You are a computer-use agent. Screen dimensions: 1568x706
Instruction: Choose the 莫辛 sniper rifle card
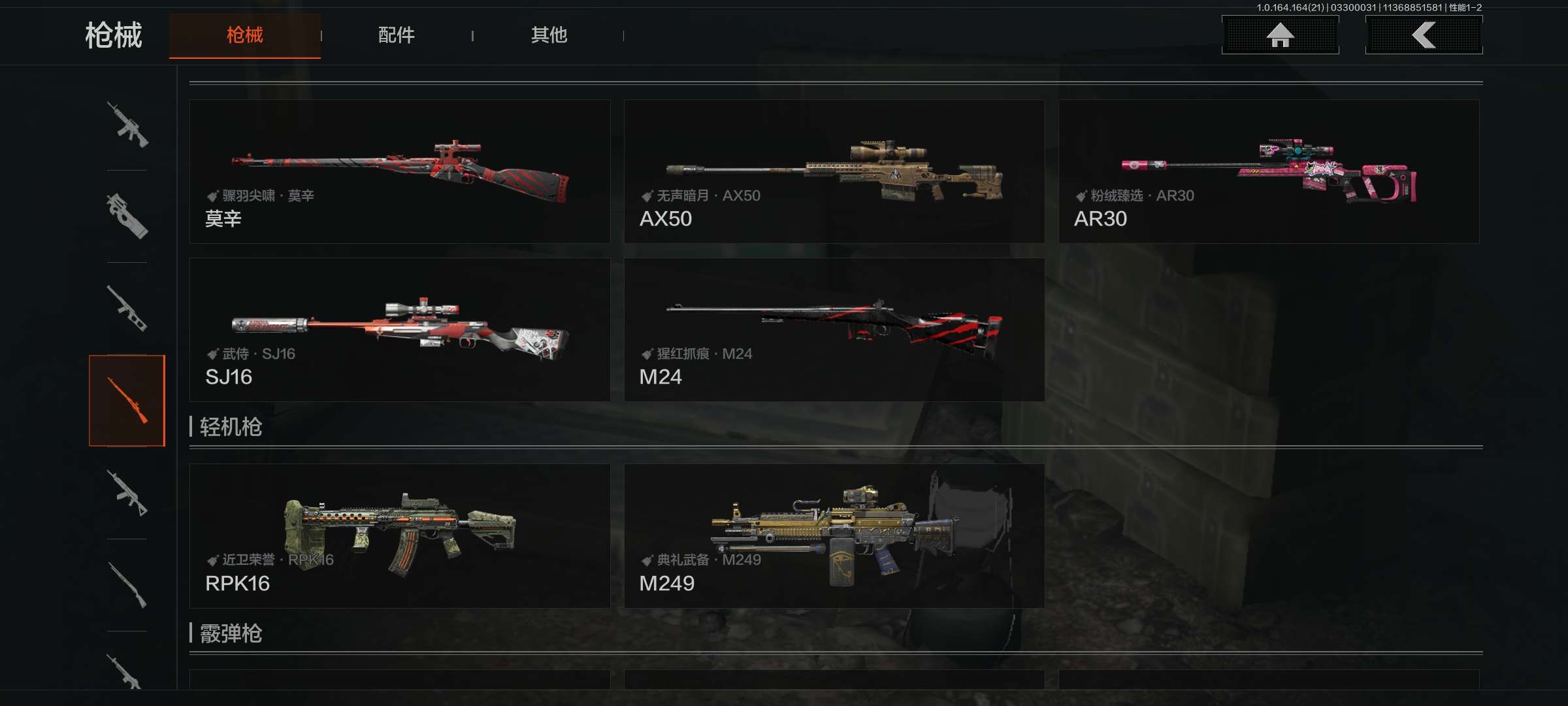[399, 171]
